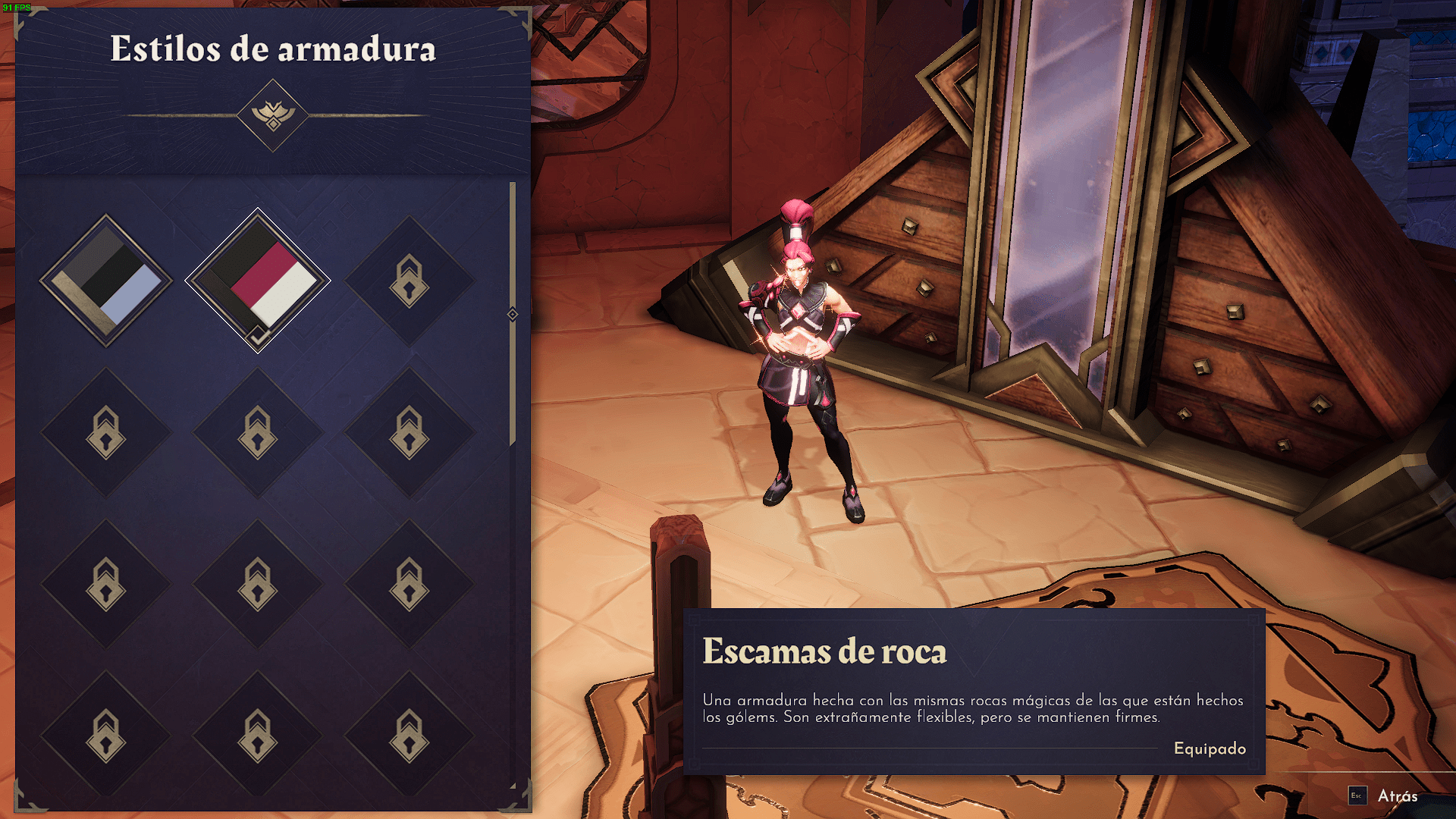Click the scrollbar track near its bottom
Image resolution: width=1456 pixels, height=819 pixels.
513,720
